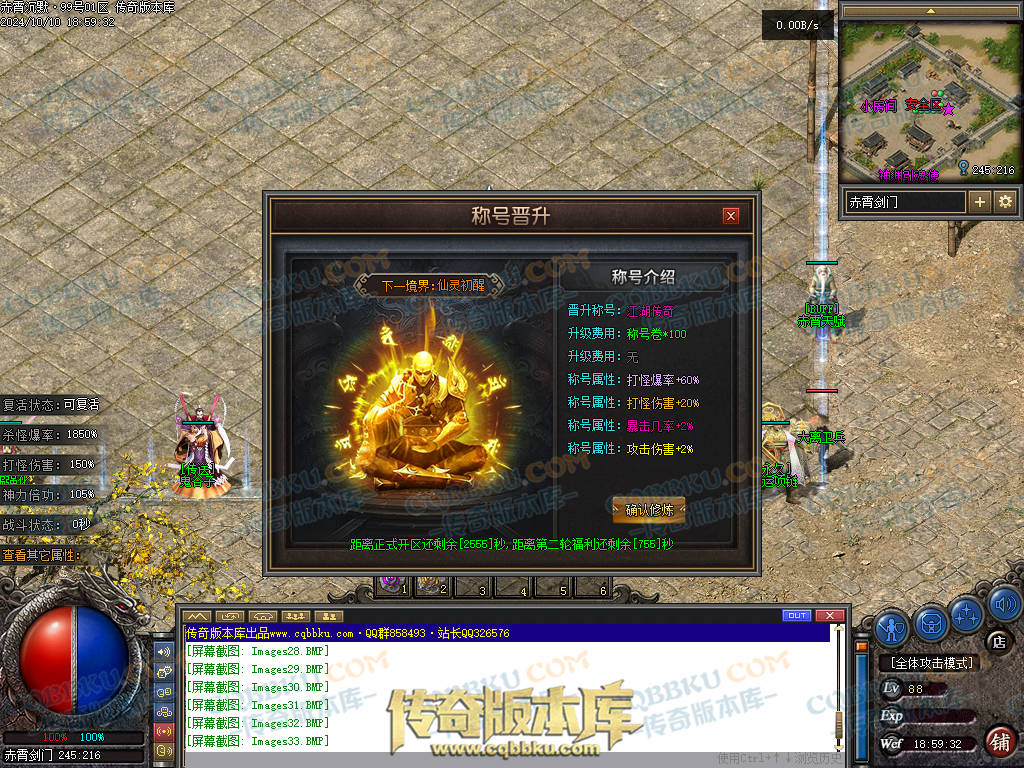Screen dimensions: 1024x768
Task: View other attributes via 查看其它属性
Action: (x=42, y=555)
